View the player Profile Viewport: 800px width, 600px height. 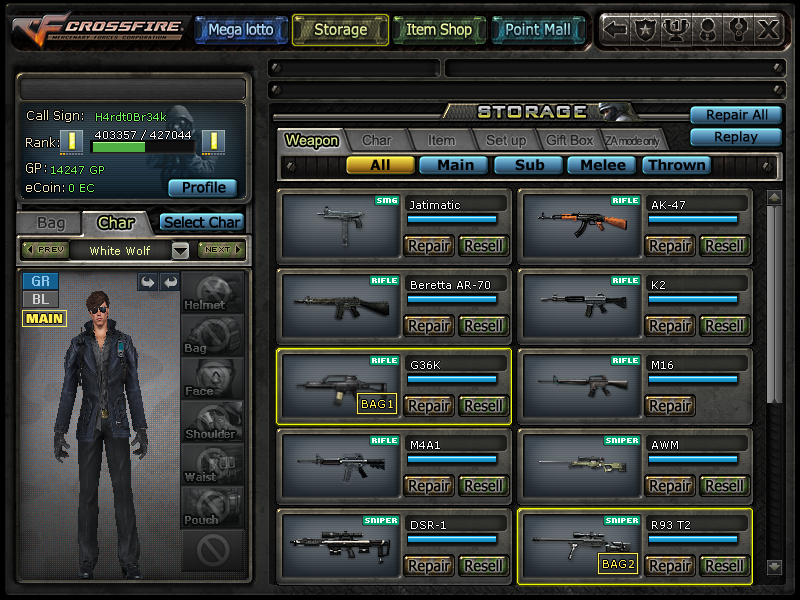coord(202,188)
